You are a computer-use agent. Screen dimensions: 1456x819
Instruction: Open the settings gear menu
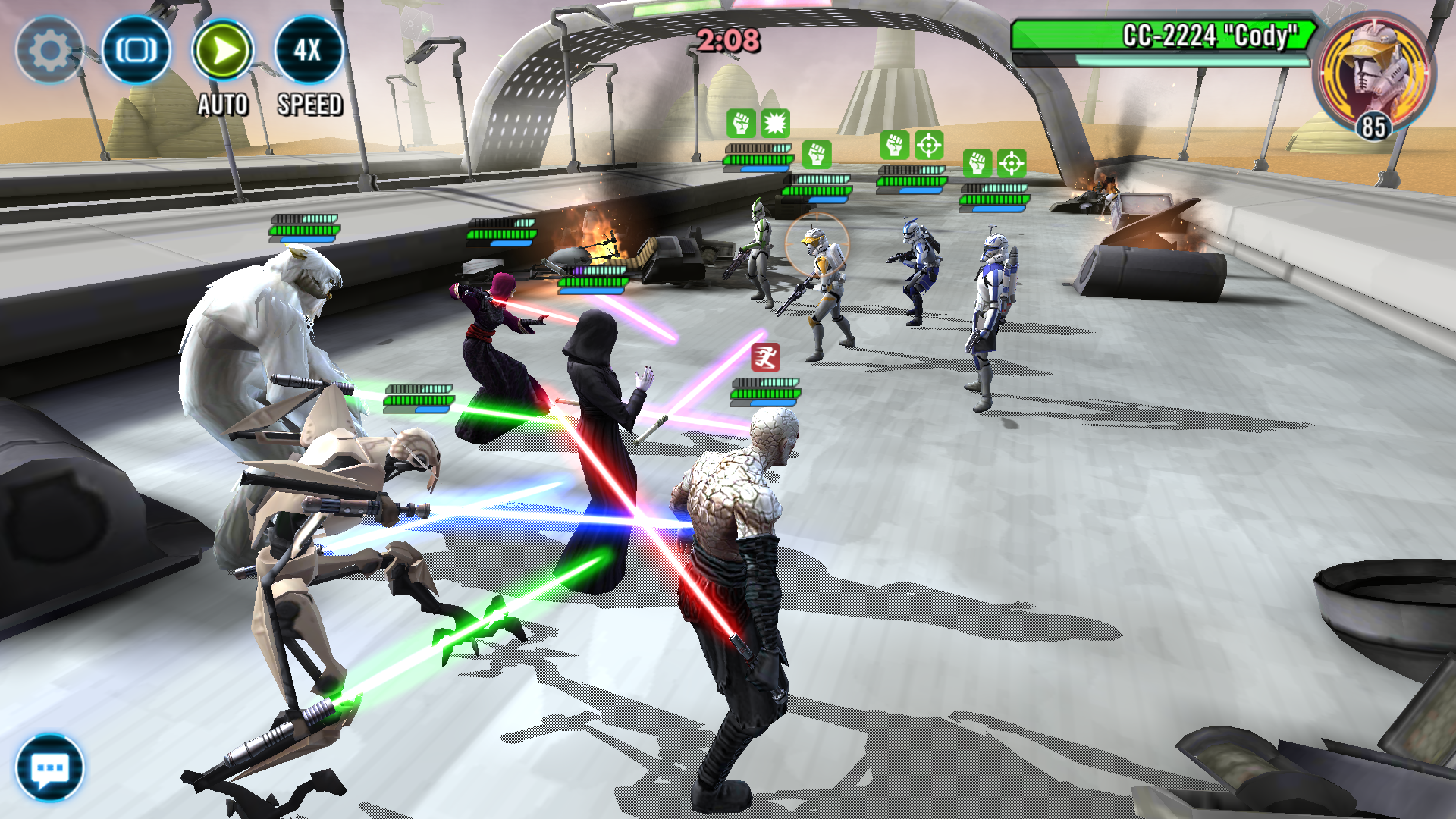pyautogui.click(x=49, y=50)
